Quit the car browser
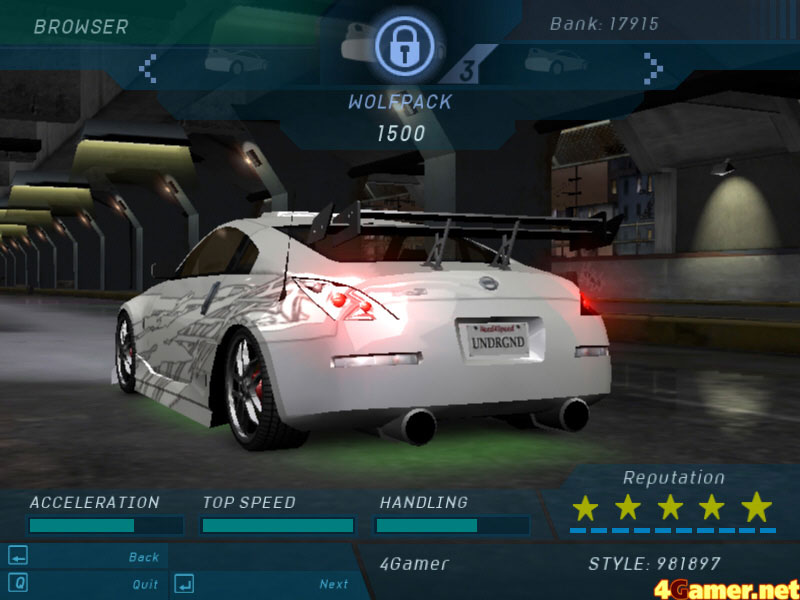 click(145, 584)
